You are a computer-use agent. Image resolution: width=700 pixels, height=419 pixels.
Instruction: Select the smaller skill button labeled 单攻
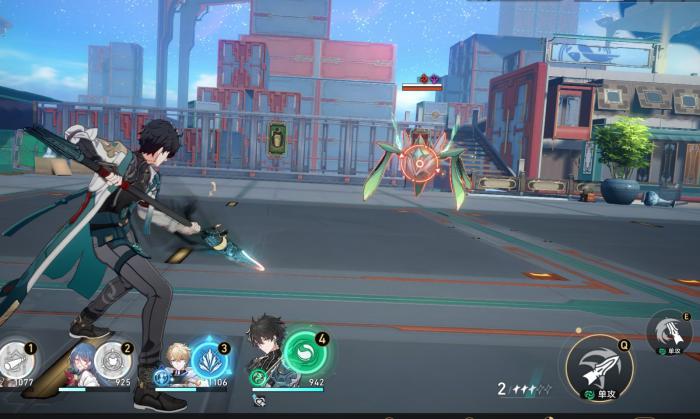click(667, 331)
